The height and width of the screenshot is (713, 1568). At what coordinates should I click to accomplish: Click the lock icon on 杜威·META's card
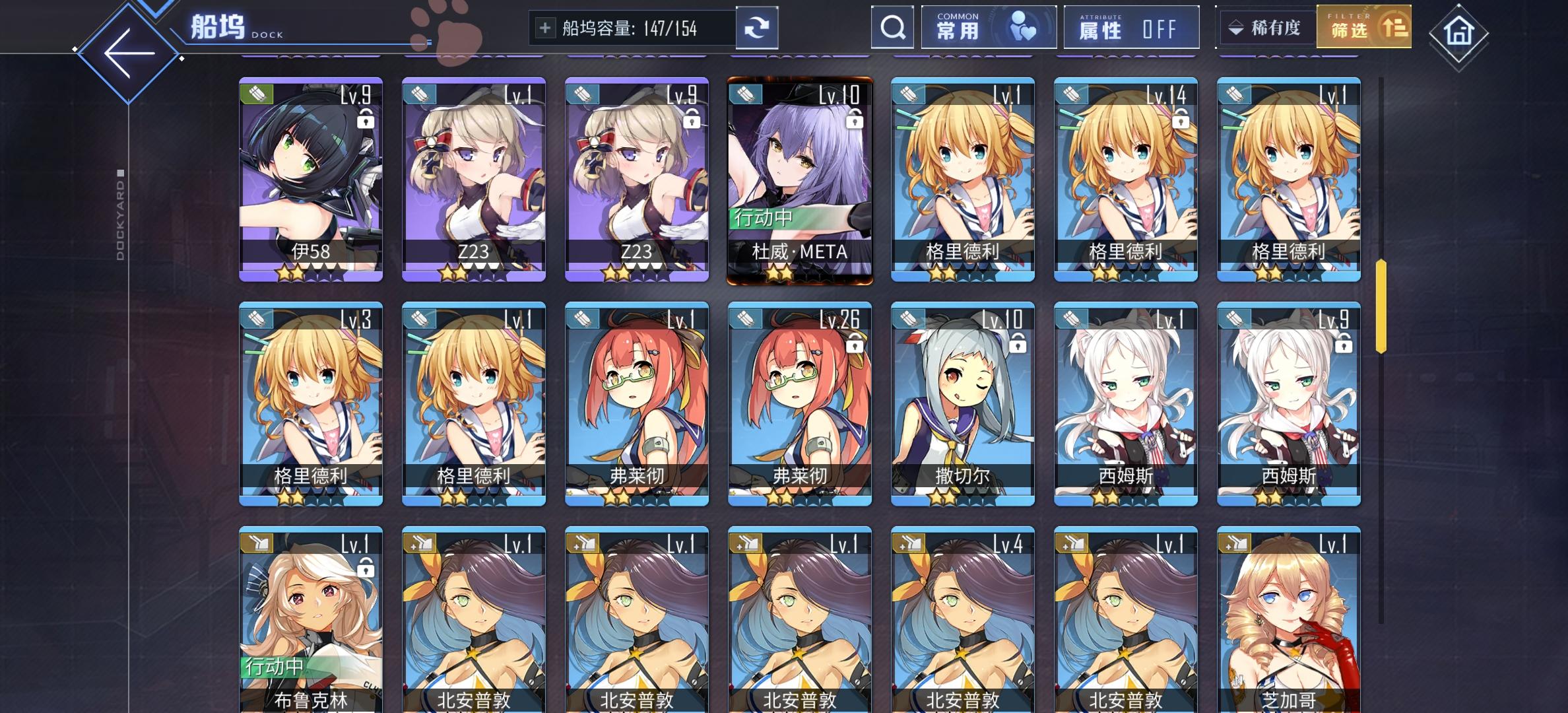click(855, 119)
